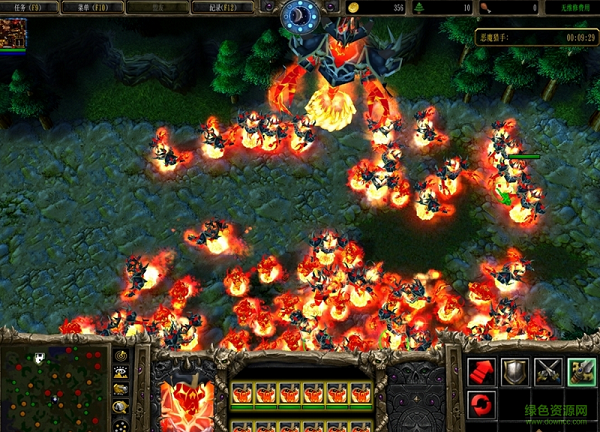Activate the red fist command icon
The height and width of the screenshot is (432, 600).
pyautogui.click(x=482, y=373)
